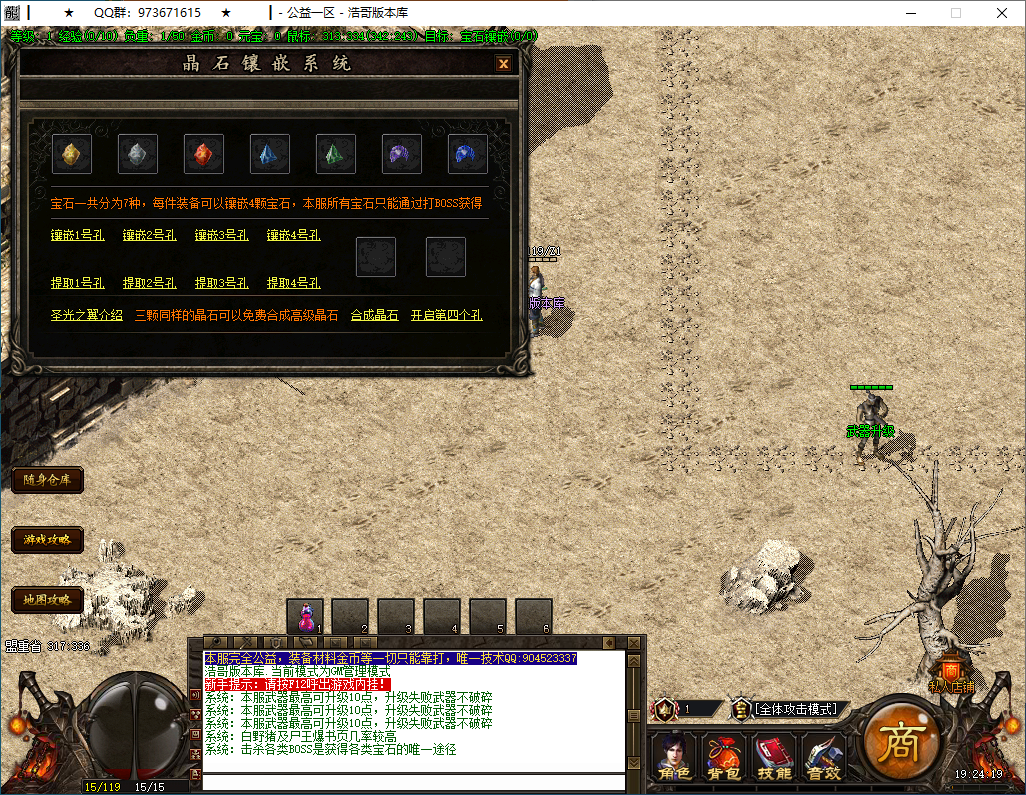Click the 镶嵌1号孔 inlay link

click(78, 235)
